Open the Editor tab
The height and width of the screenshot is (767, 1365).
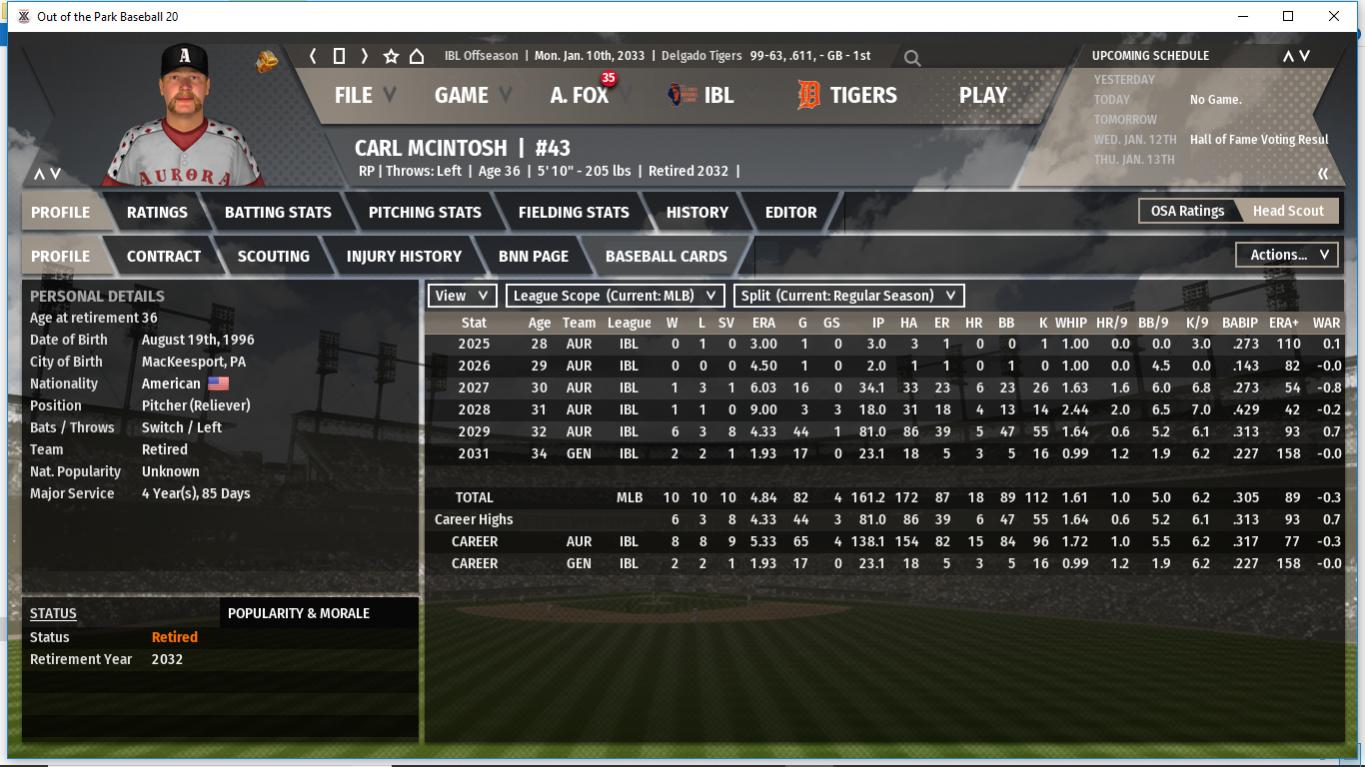[x=791, y=212]
